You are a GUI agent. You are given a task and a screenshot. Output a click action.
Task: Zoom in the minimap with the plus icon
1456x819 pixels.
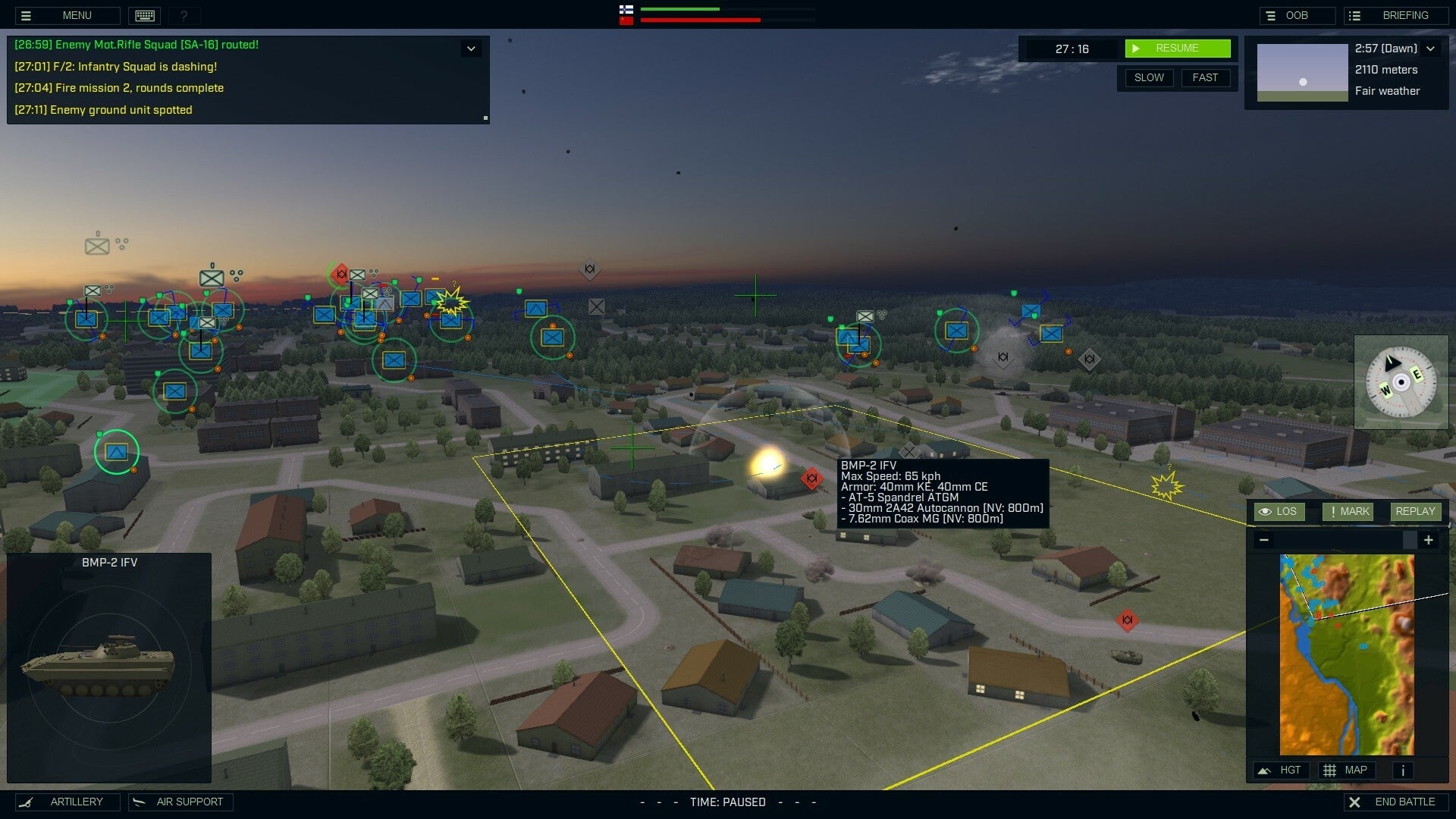pyautogui.click(x=1429, y=540)
